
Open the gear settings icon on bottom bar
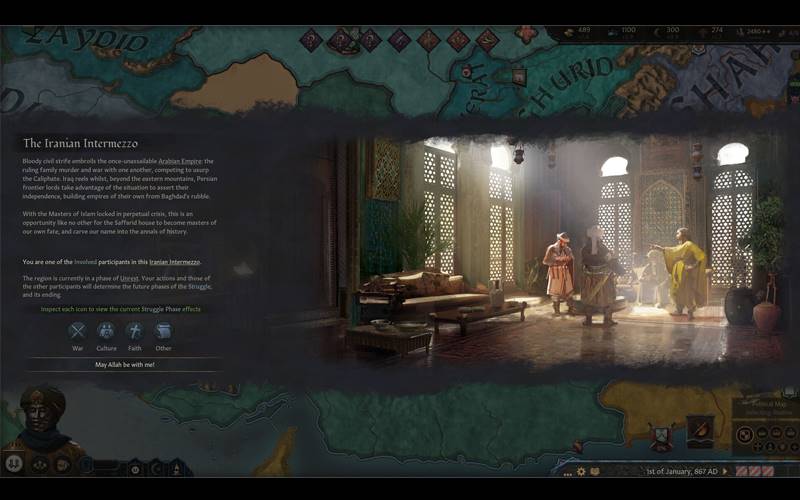tap(581, 471)
